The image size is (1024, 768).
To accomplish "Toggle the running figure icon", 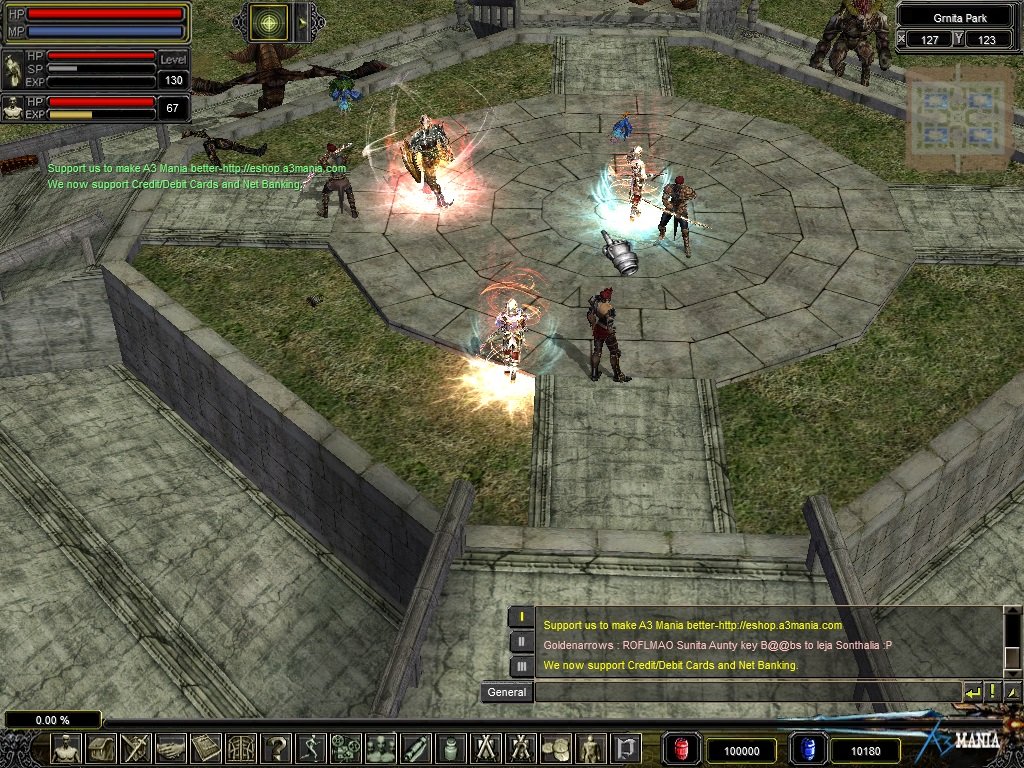I will [x=311, y=748].
